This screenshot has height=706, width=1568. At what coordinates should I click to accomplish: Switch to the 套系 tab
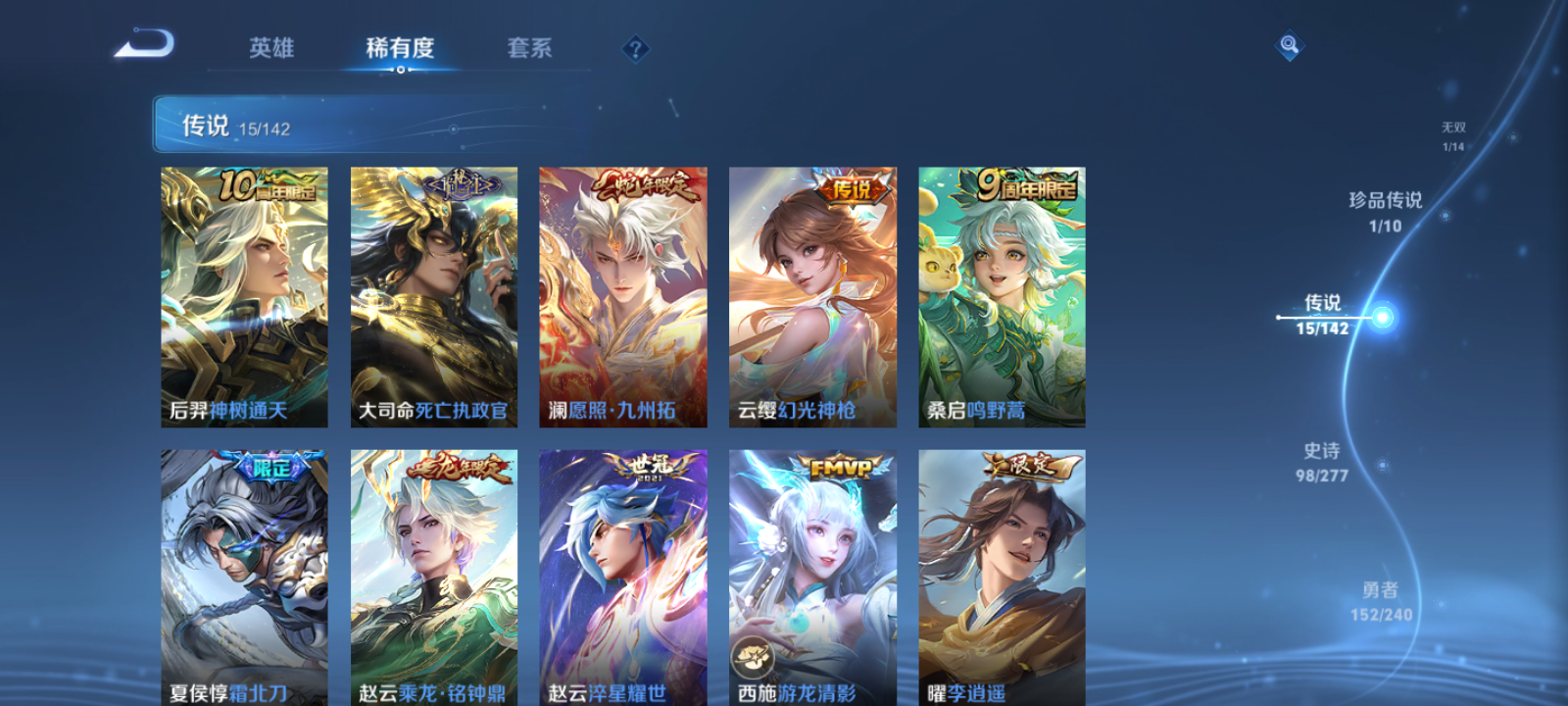pyautogui.click(x=528, y=48)
